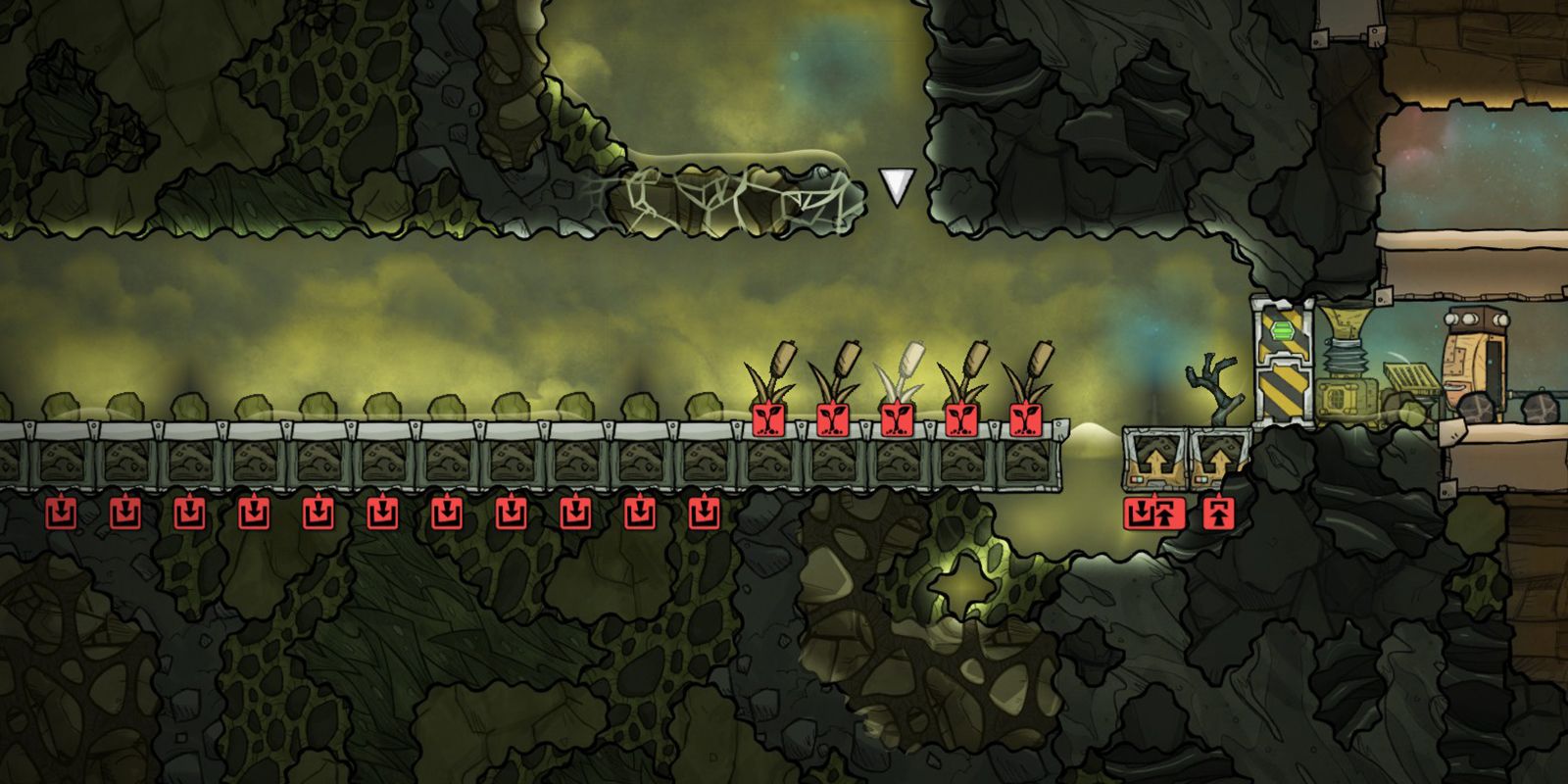The width and height of the screenshot is (1568, 784).
Task: Click the plant icon above the white mature reed
Action: pos(897,416)
